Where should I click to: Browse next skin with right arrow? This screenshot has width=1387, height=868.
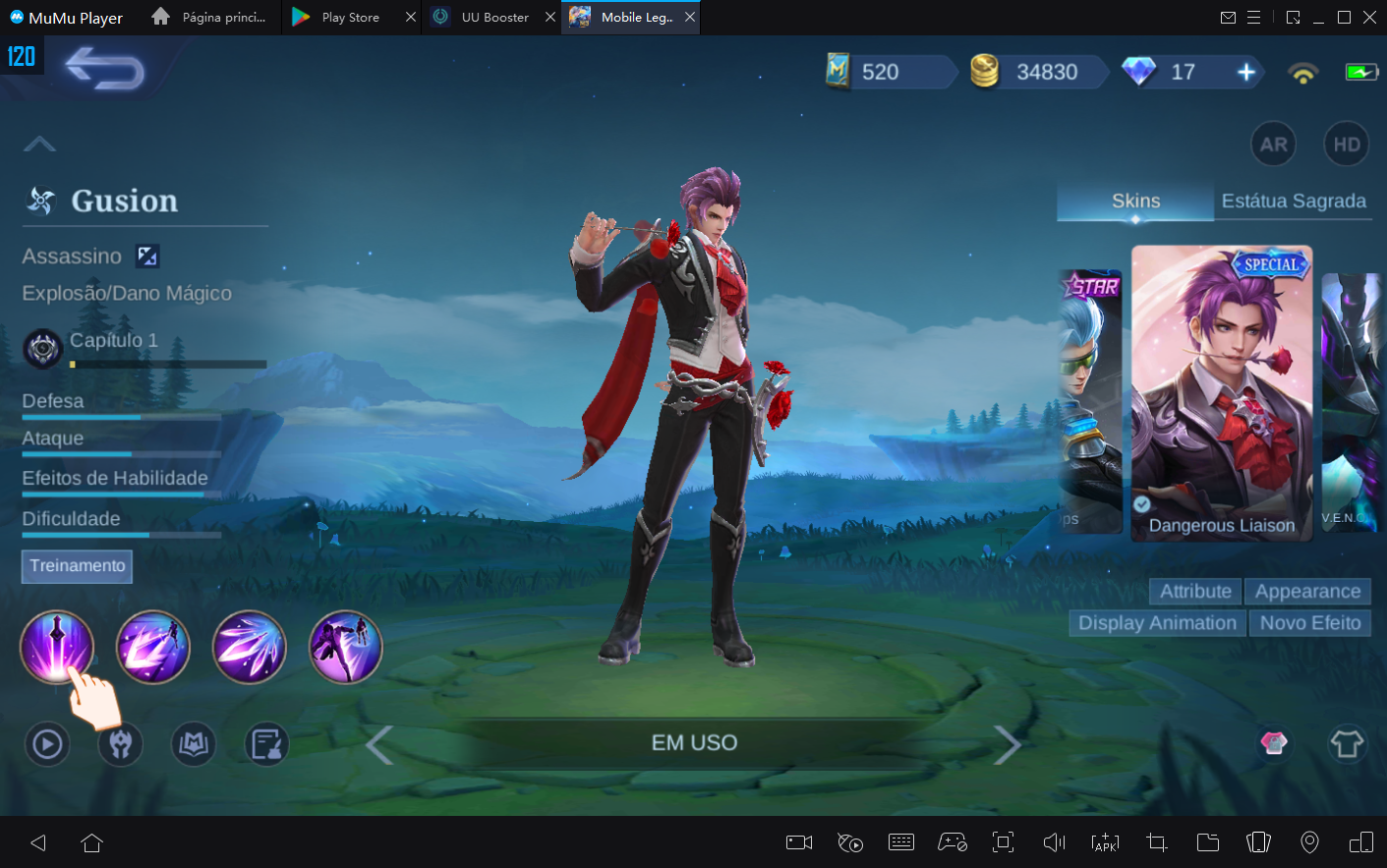(1008, 744)
